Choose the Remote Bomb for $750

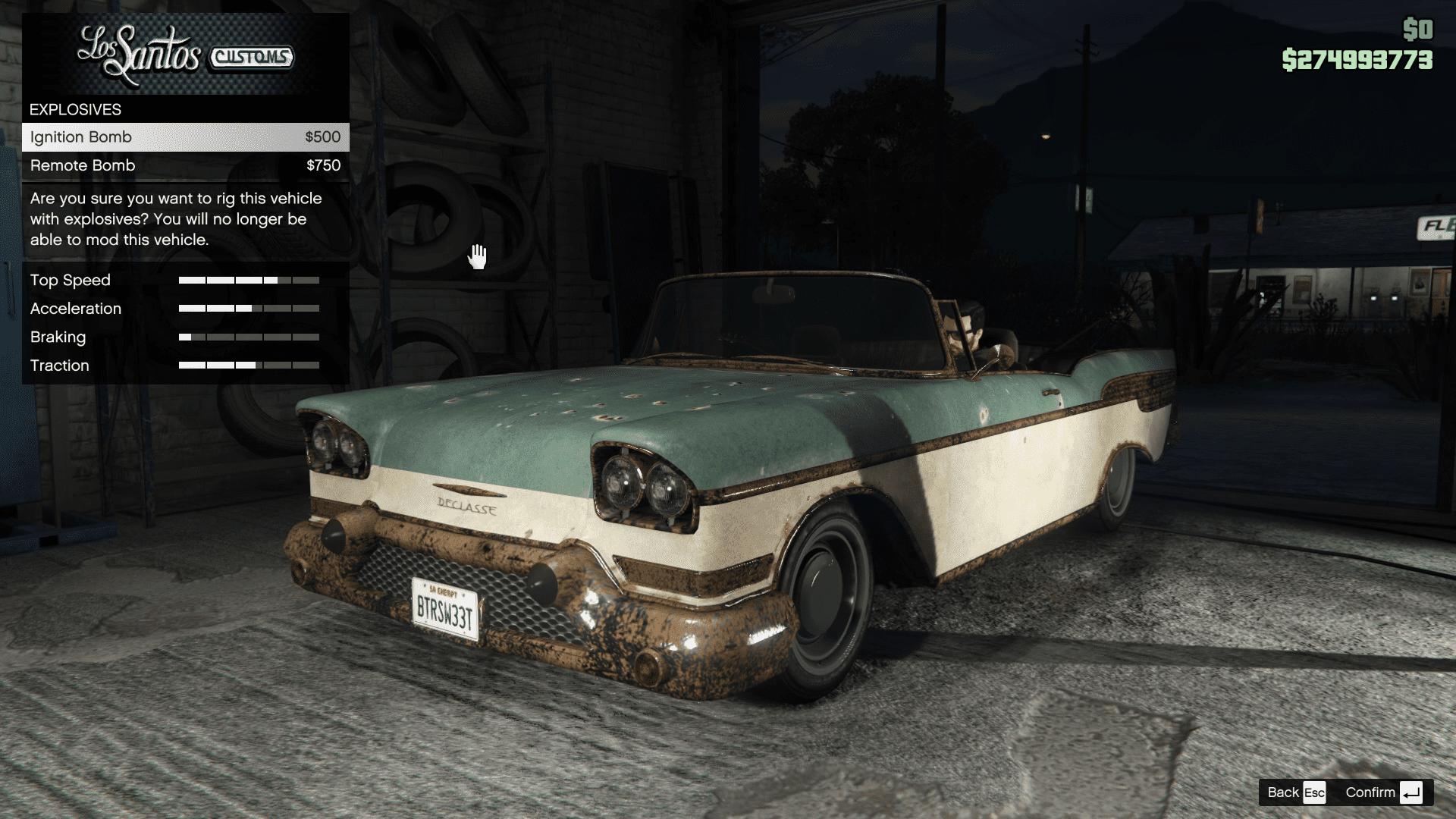click(x=185, y=165)
